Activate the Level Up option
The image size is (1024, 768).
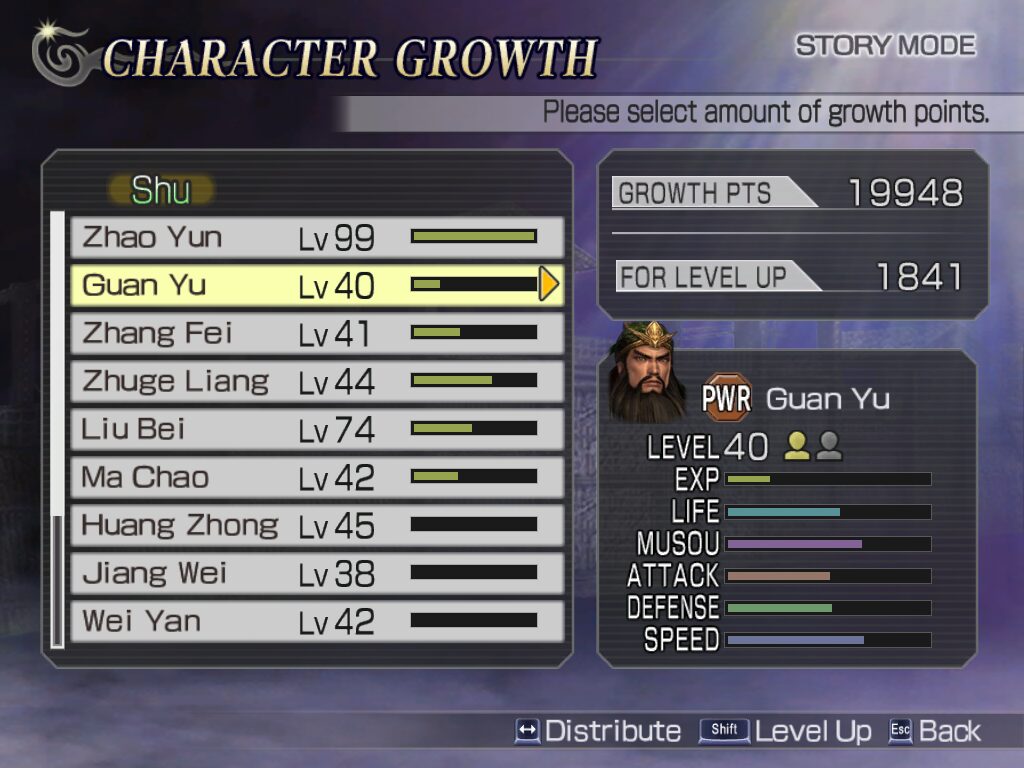[x=786, y=731]
